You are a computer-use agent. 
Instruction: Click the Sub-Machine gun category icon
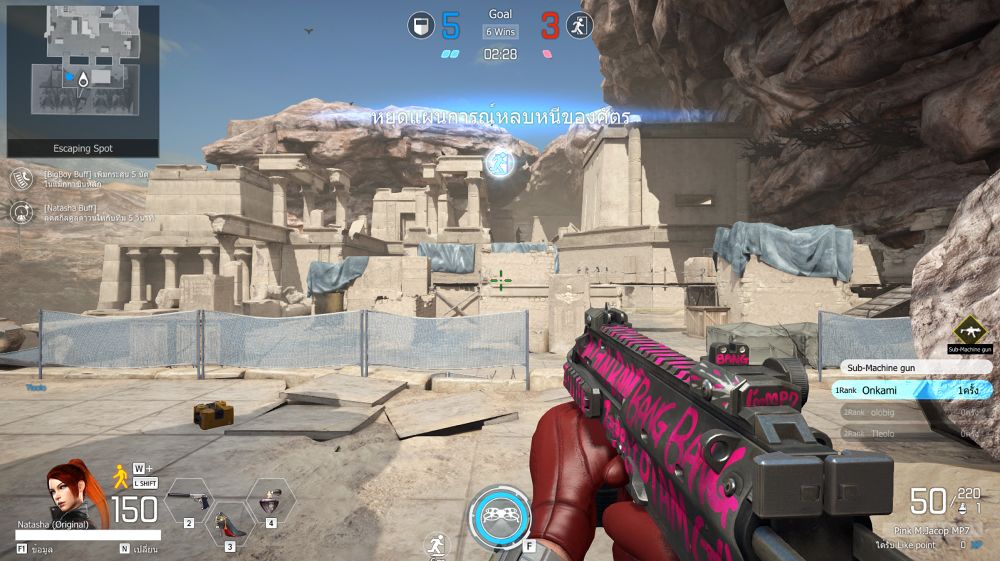click(969, 331)
